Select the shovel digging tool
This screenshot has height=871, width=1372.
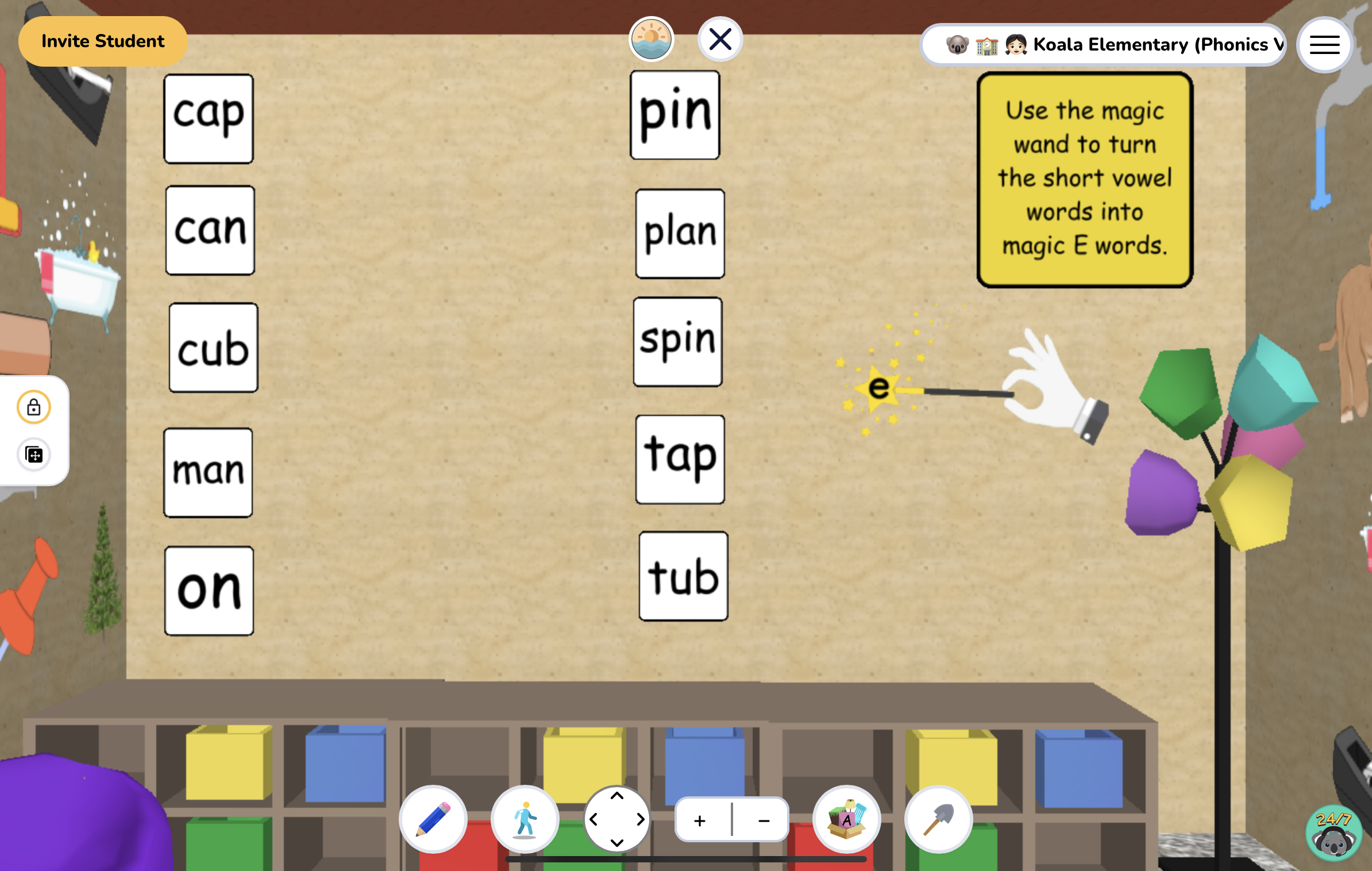click(x=938, y=820)
